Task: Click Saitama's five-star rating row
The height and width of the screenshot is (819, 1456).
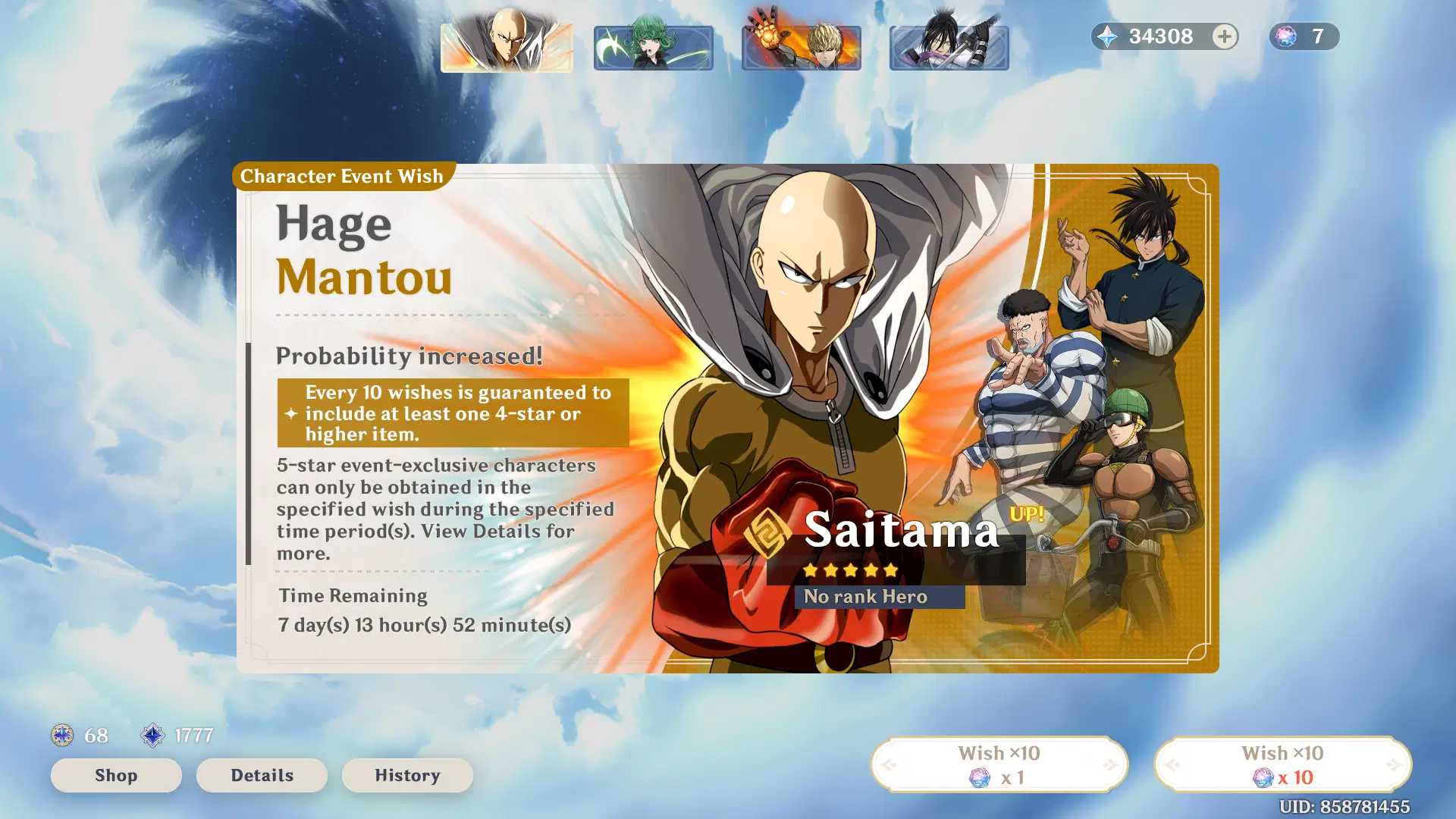Action: pyautogui.click(x=851, y=569)
